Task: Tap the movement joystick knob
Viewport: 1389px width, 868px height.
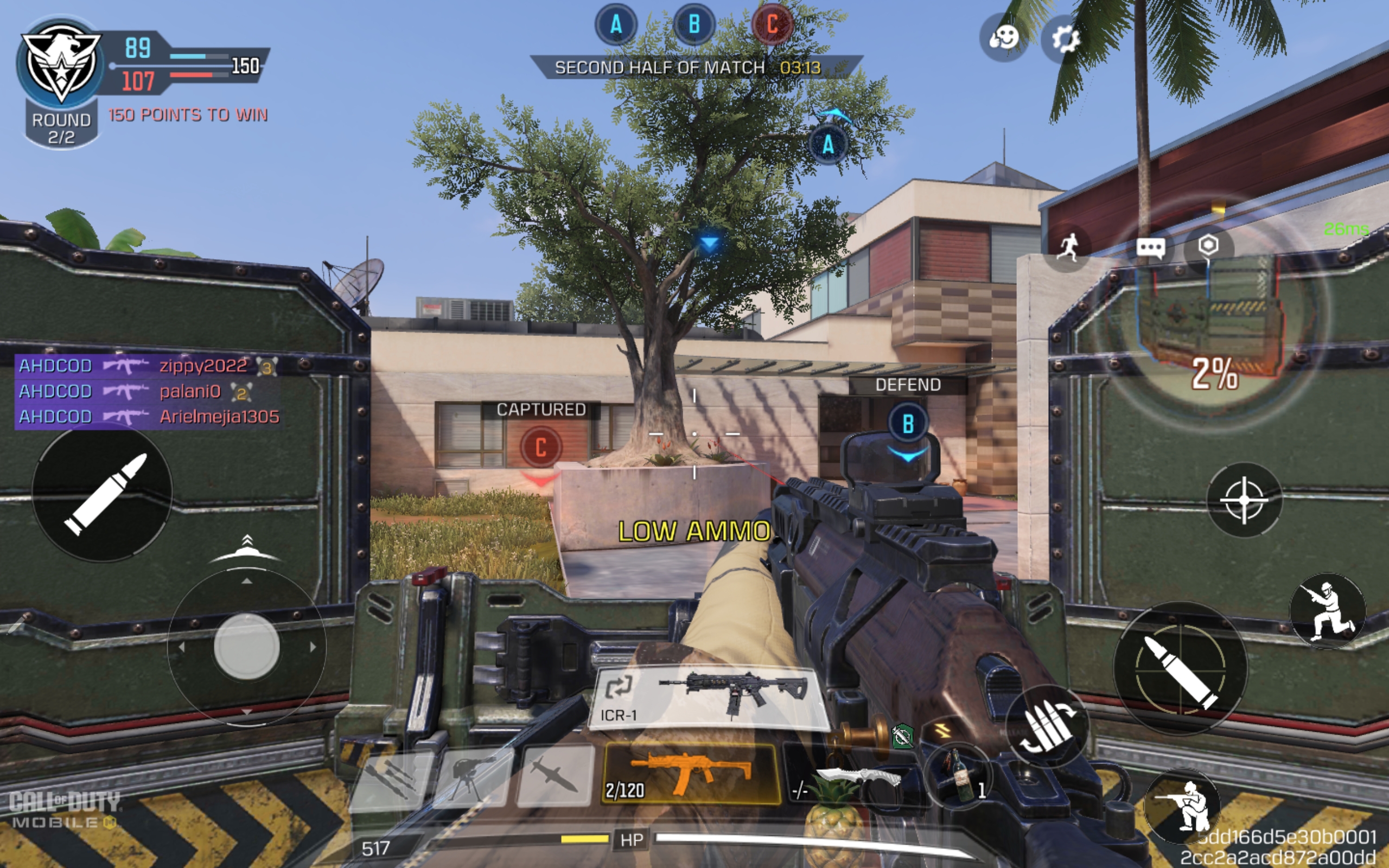Action: (x=247, y=647)
